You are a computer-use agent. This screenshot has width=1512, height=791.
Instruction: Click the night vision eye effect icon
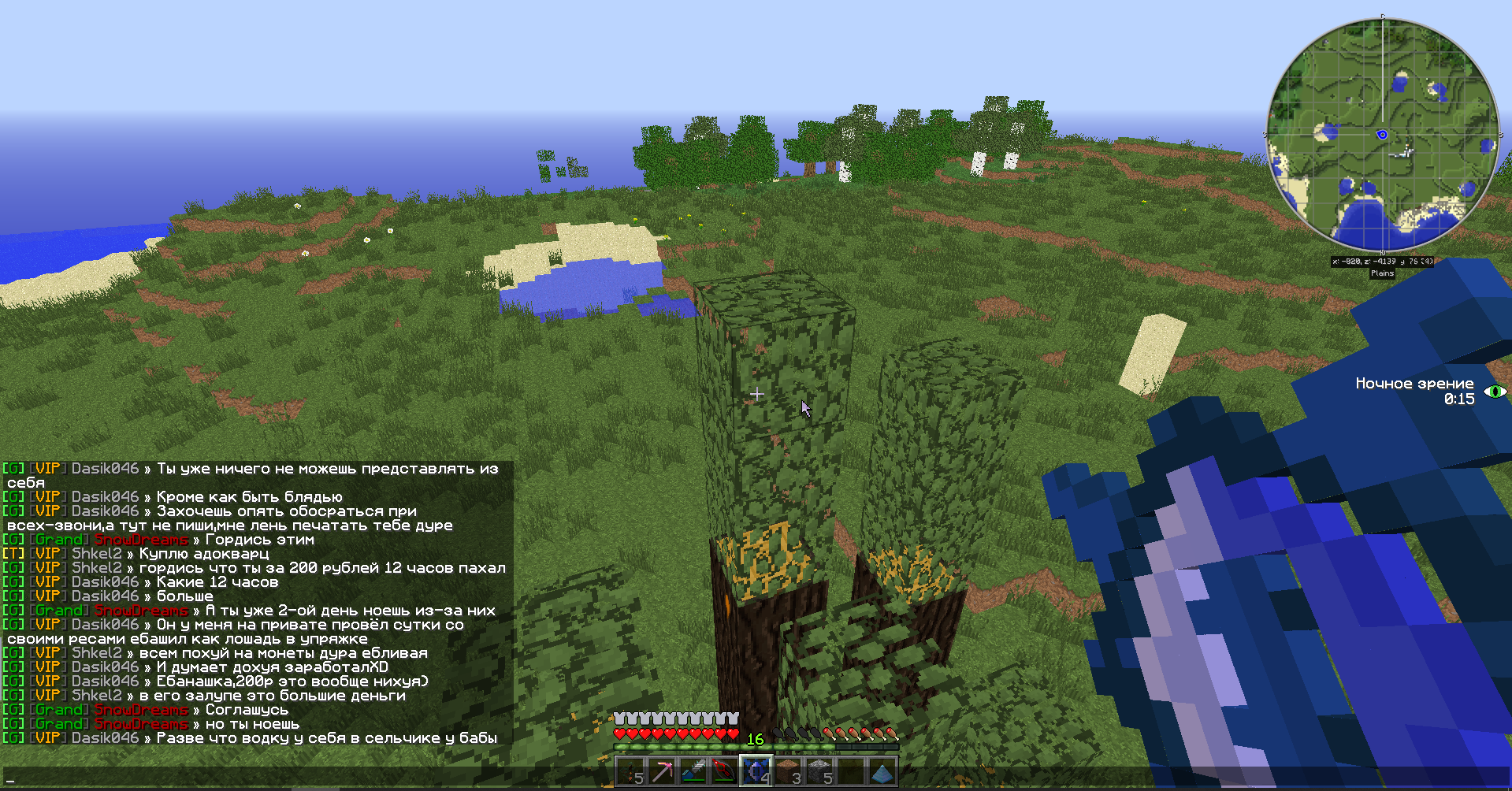point(1495,392)
